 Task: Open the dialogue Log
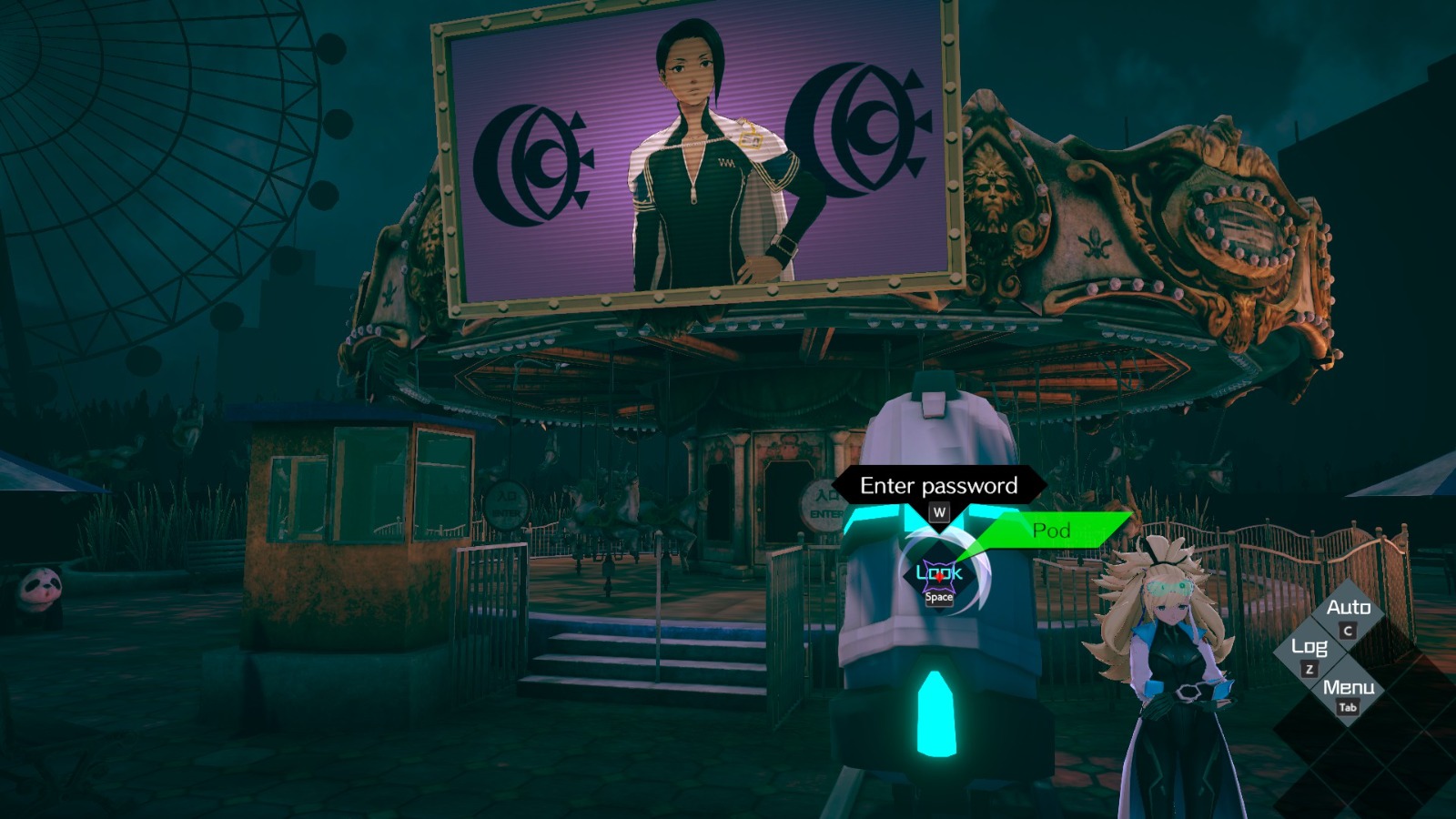(1308, 650)
